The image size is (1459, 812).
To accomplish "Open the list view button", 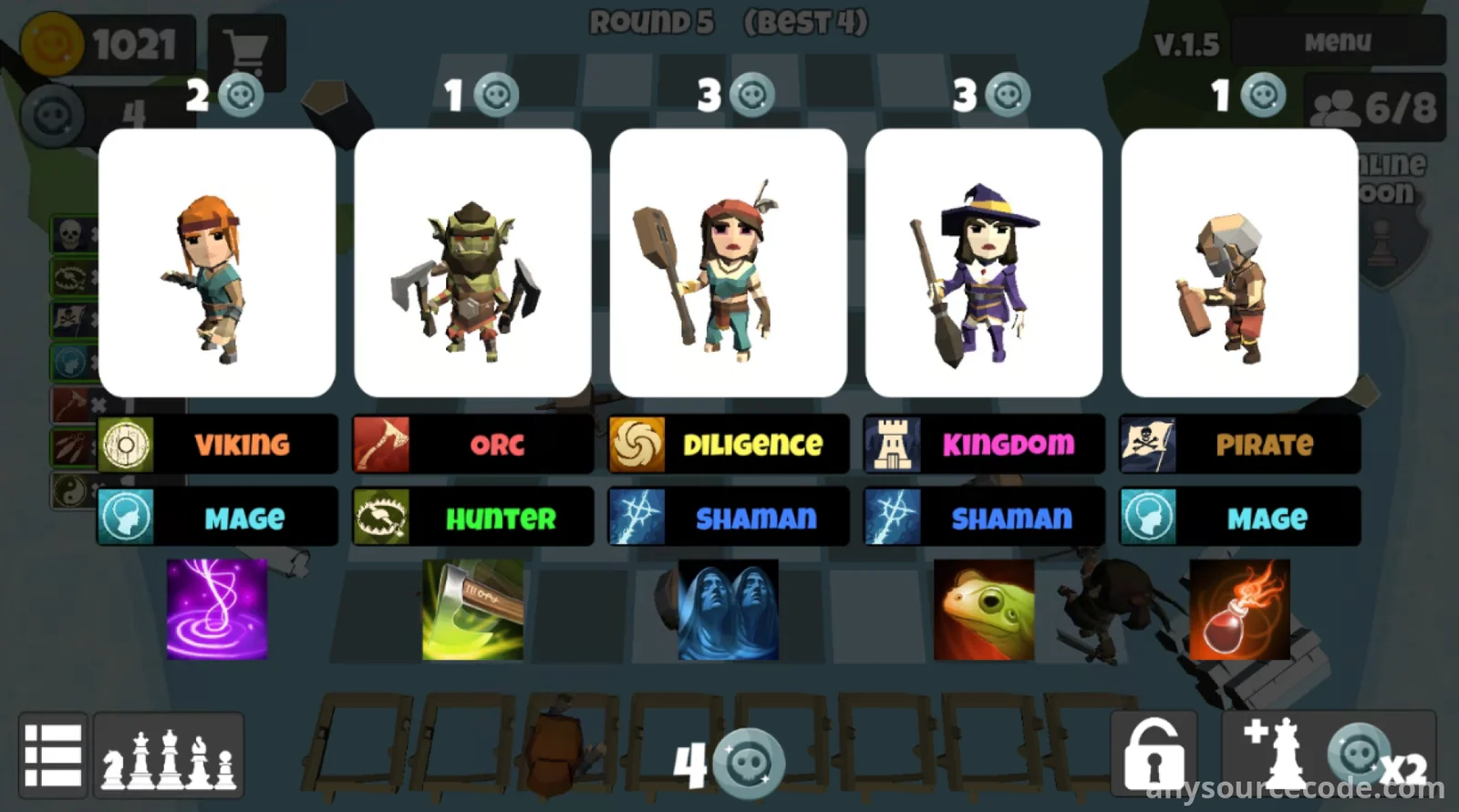I will click(x=53, y=755).
